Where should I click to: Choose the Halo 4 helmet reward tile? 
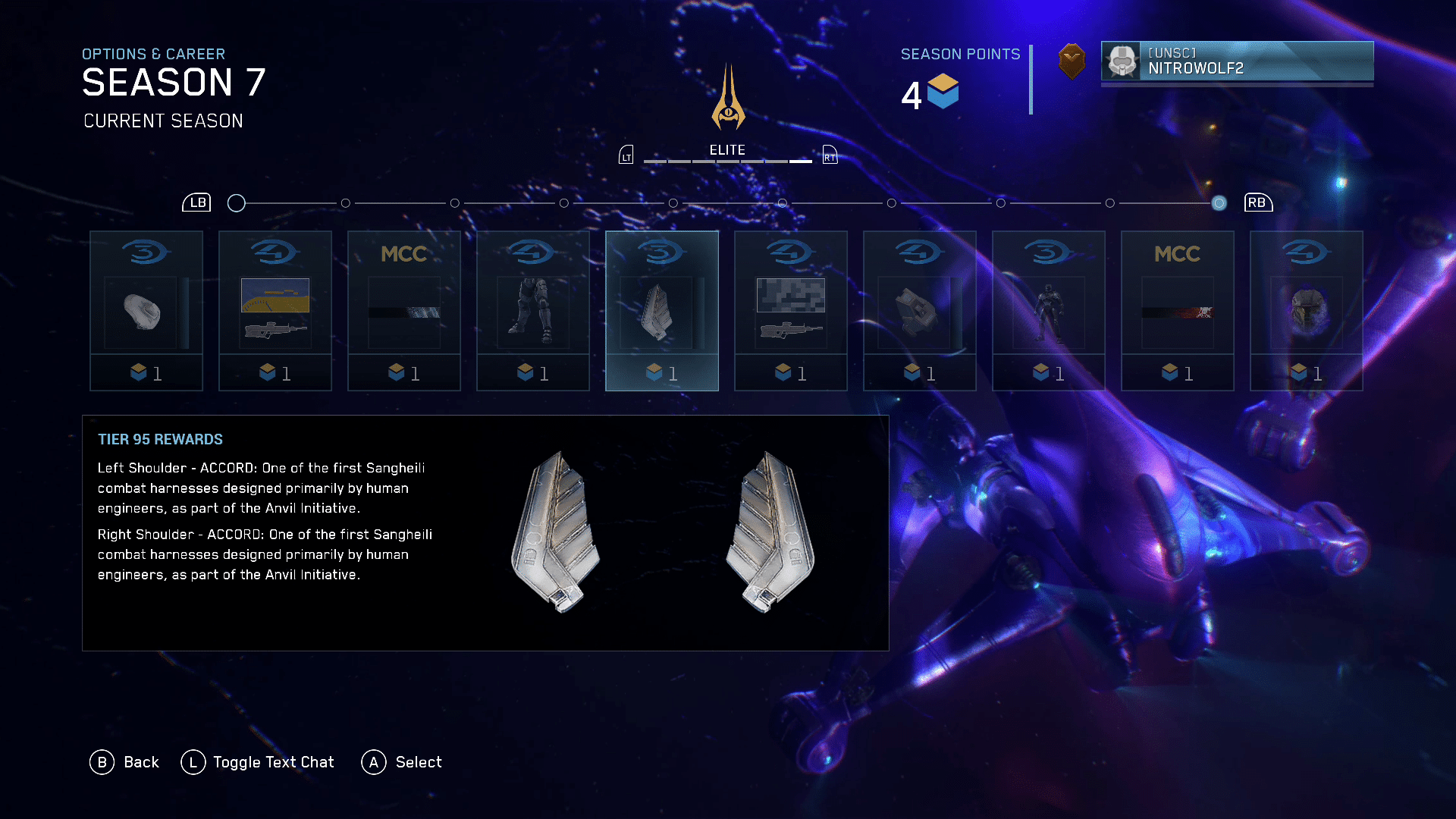[x=1306, y=311]
